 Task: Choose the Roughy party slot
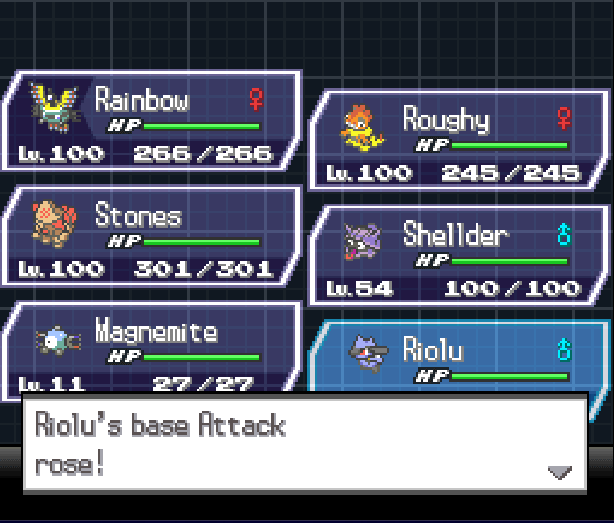coord(460,141)
